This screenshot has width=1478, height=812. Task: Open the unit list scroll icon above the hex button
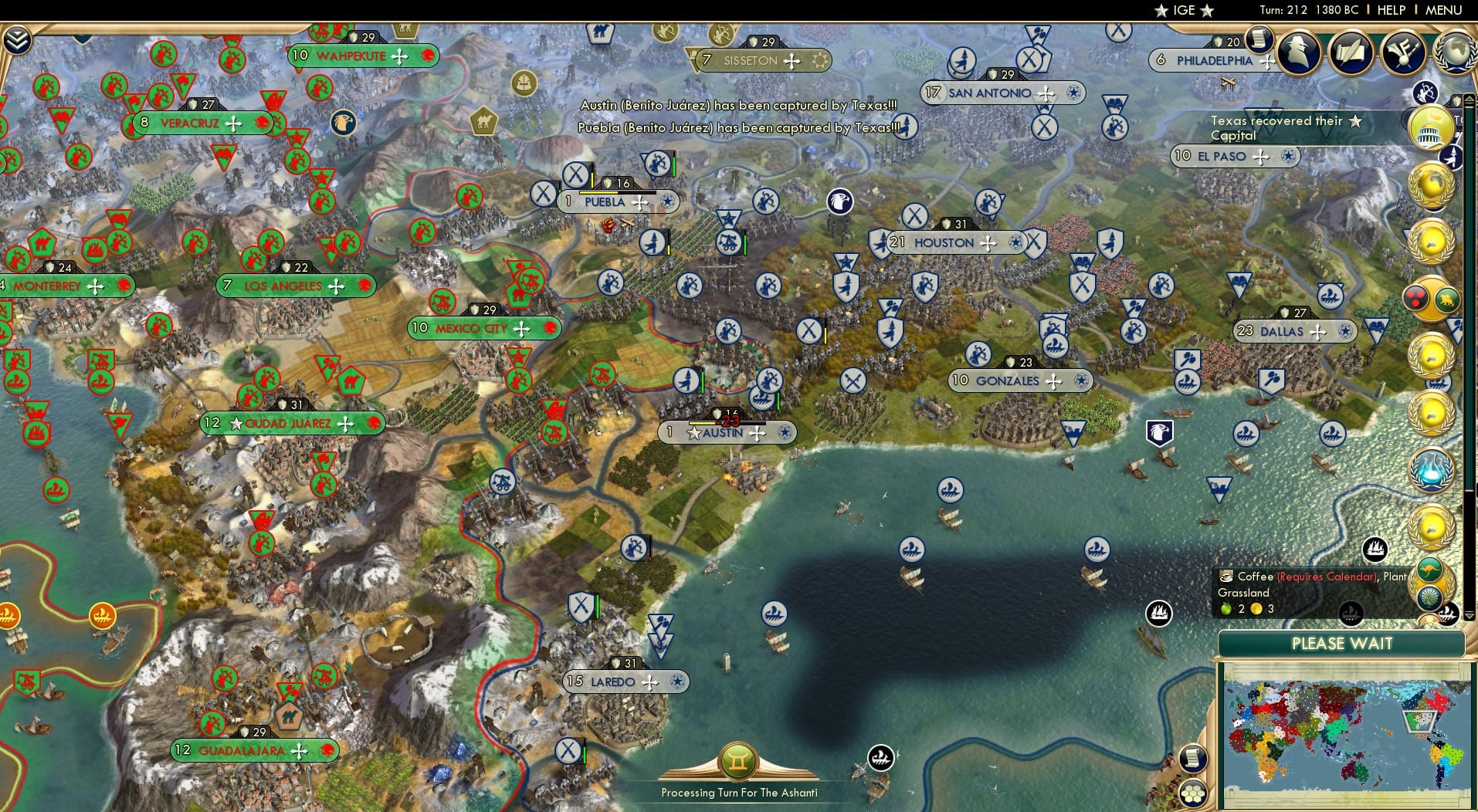click(x=1193, y=759)
